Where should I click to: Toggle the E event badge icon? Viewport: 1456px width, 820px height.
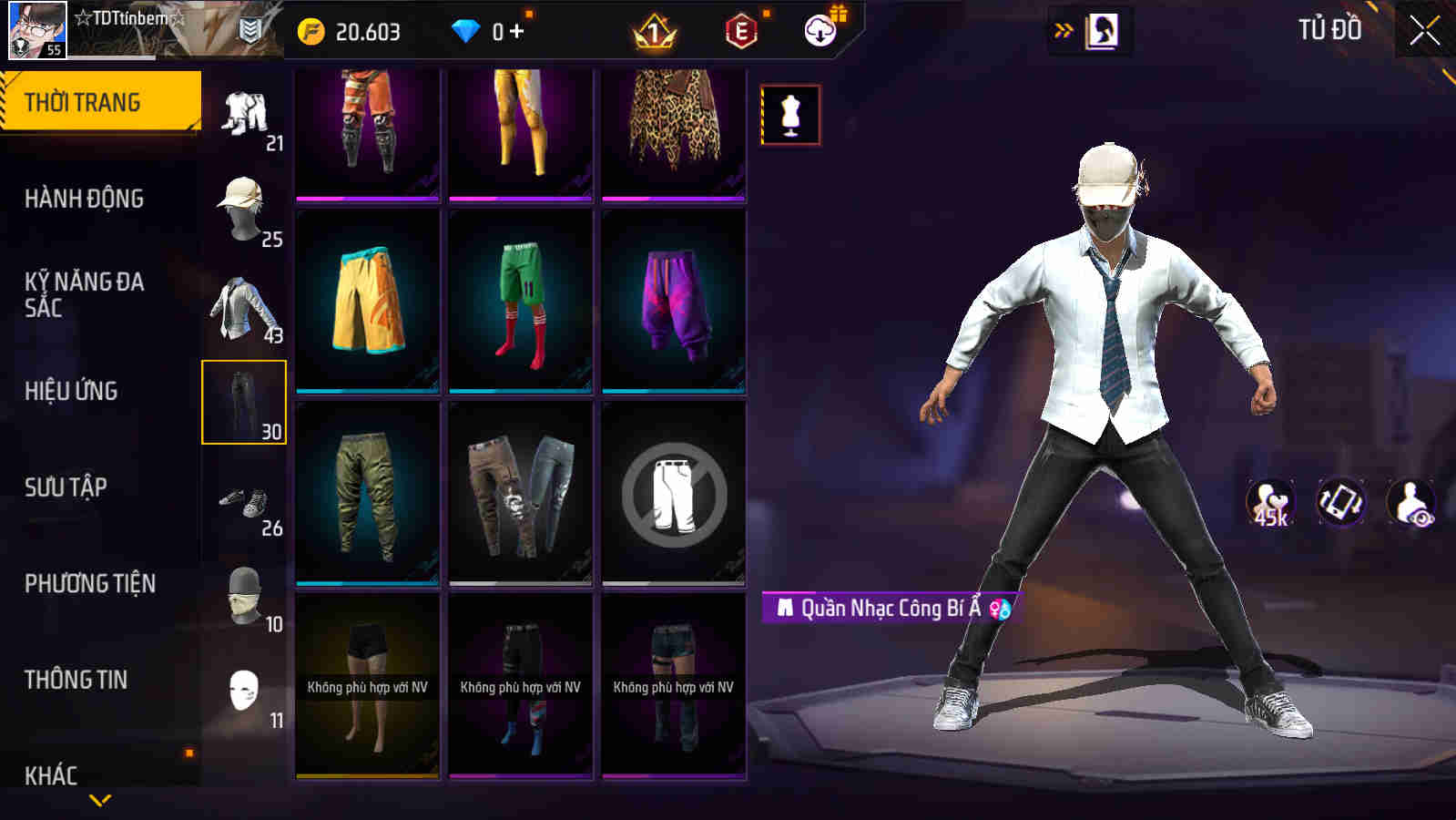[738, 29]
